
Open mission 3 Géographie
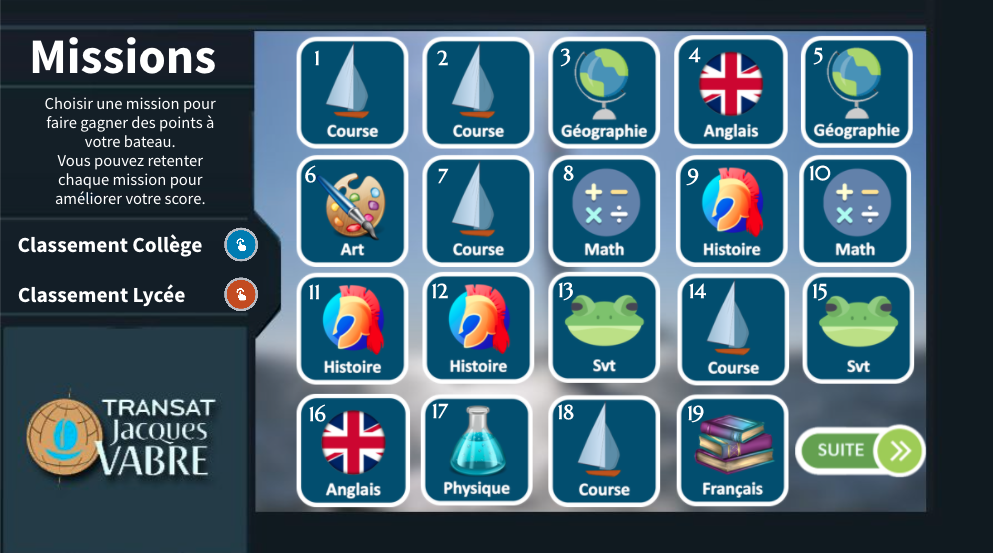pos(604,92)
